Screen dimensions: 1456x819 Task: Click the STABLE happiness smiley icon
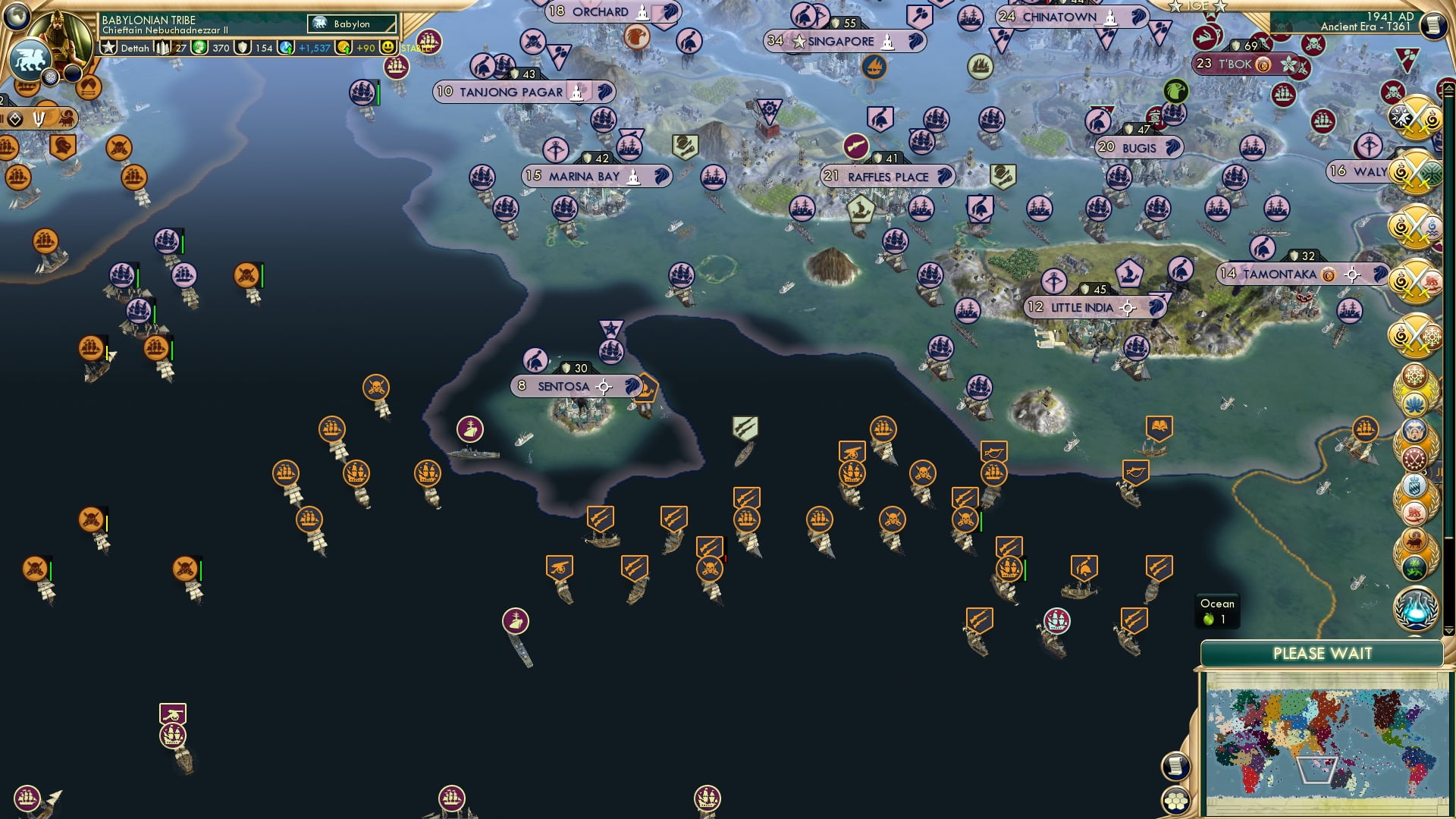pyautogui.click(x=387, y=48)
